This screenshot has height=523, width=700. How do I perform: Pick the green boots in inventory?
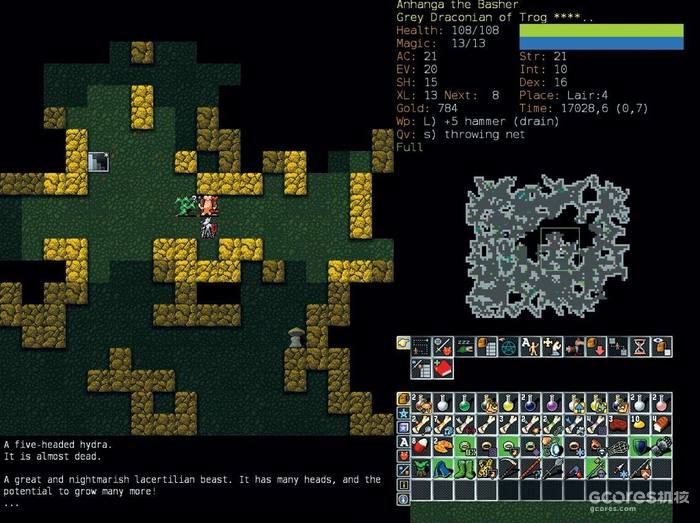click(466, 467)
